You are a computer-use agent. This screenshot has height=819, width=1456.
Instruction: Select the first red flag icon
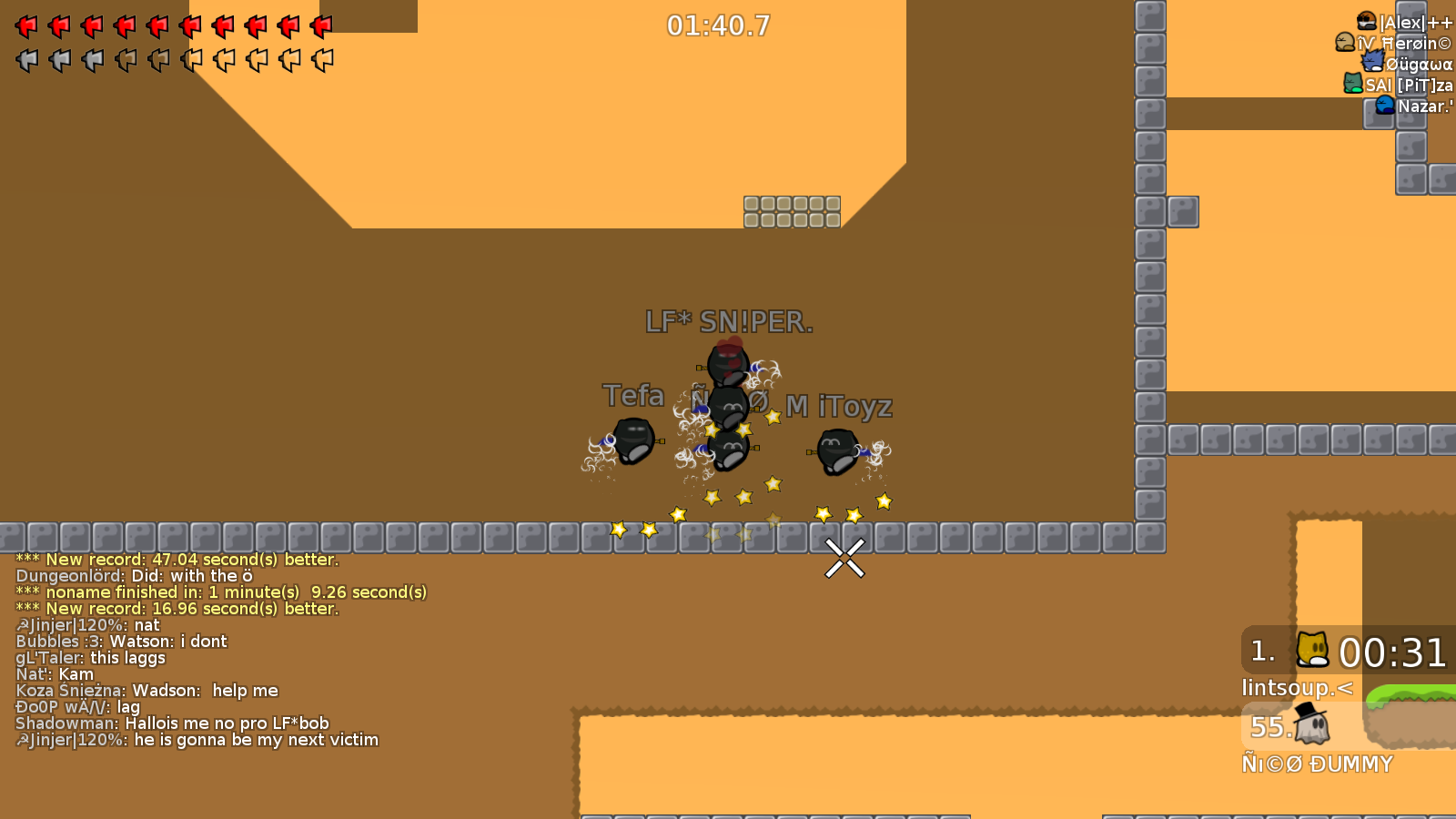[27, 25]
